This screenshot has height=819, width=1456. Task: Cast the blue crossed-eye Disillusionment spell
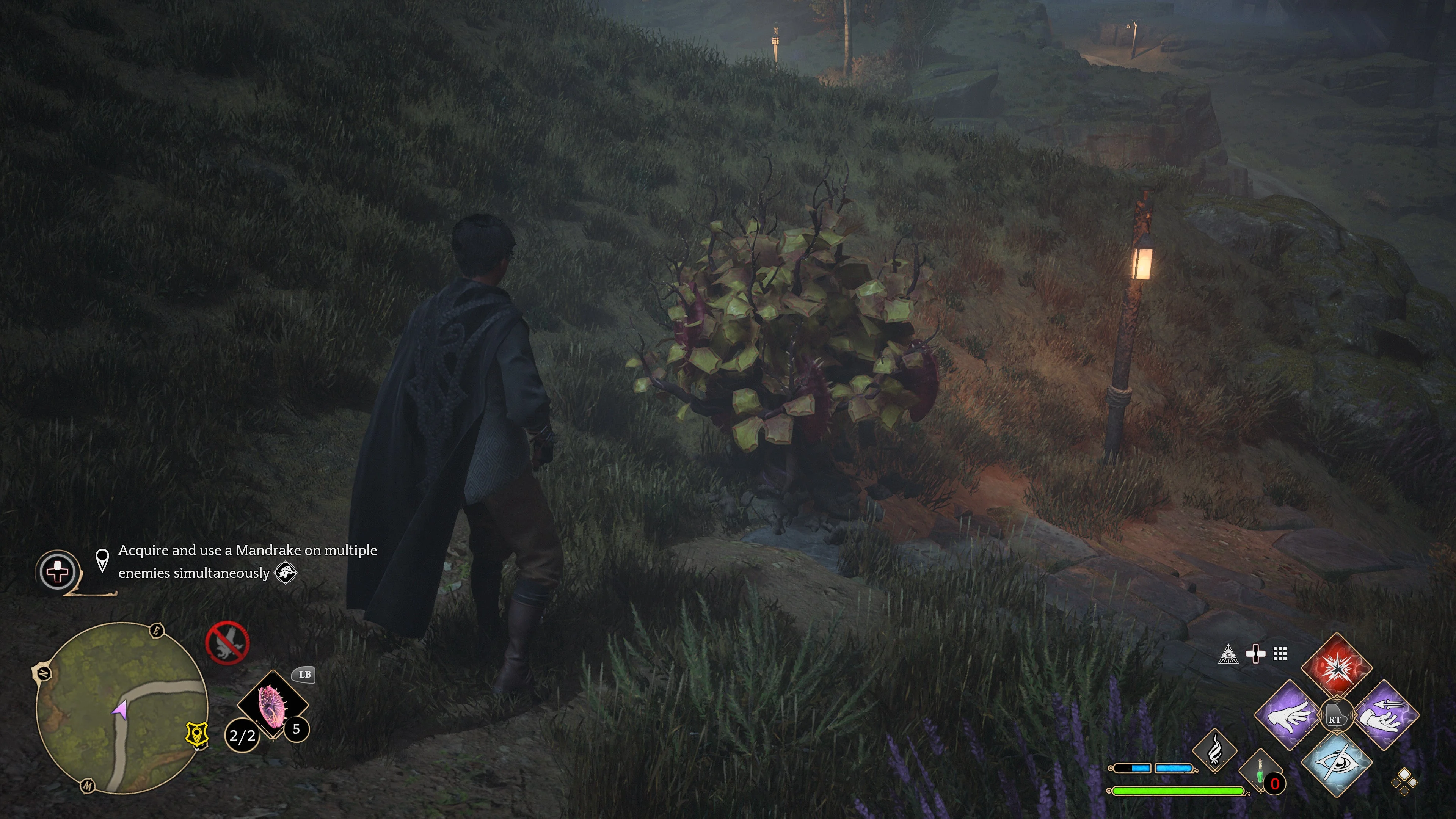click(1336, 764)
